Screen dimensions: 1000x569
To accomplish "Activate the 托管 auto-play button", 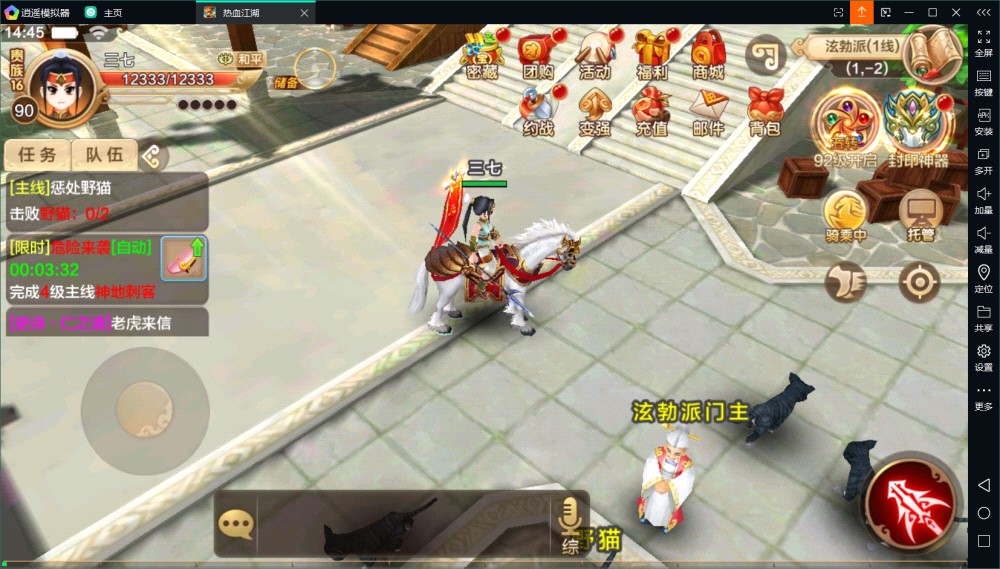I will pos(920,213).
